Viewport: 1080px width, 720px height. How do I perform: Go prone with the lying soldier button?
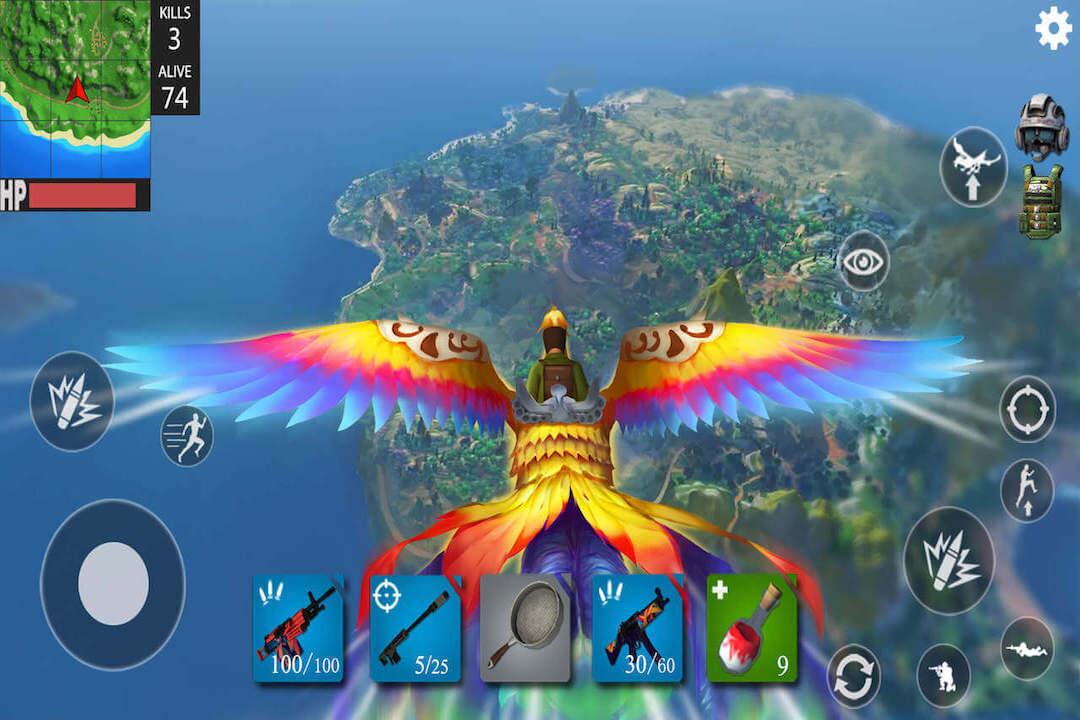click(x=1027, y=648)
